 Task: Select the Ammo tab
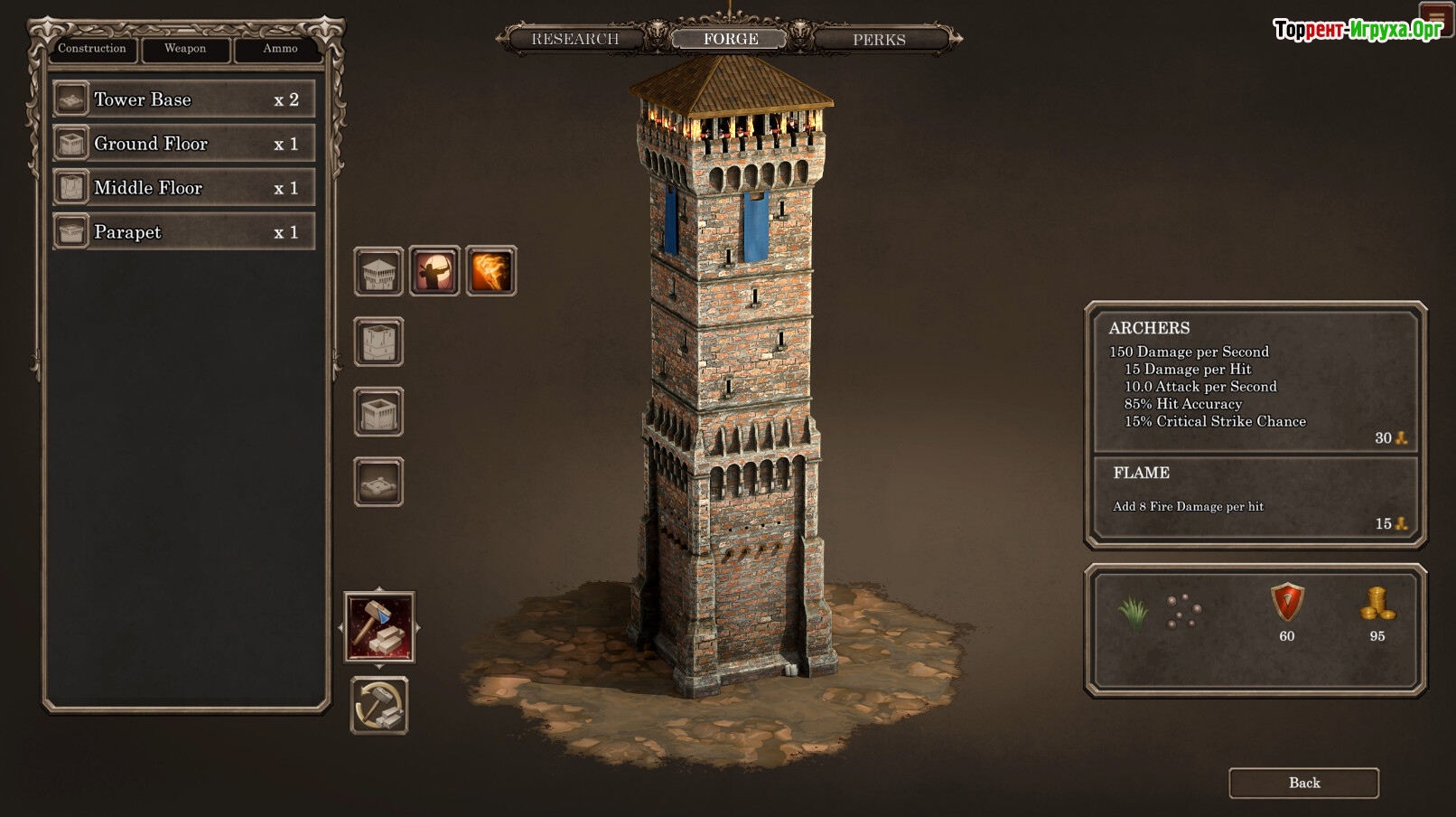tap(280, 49)
